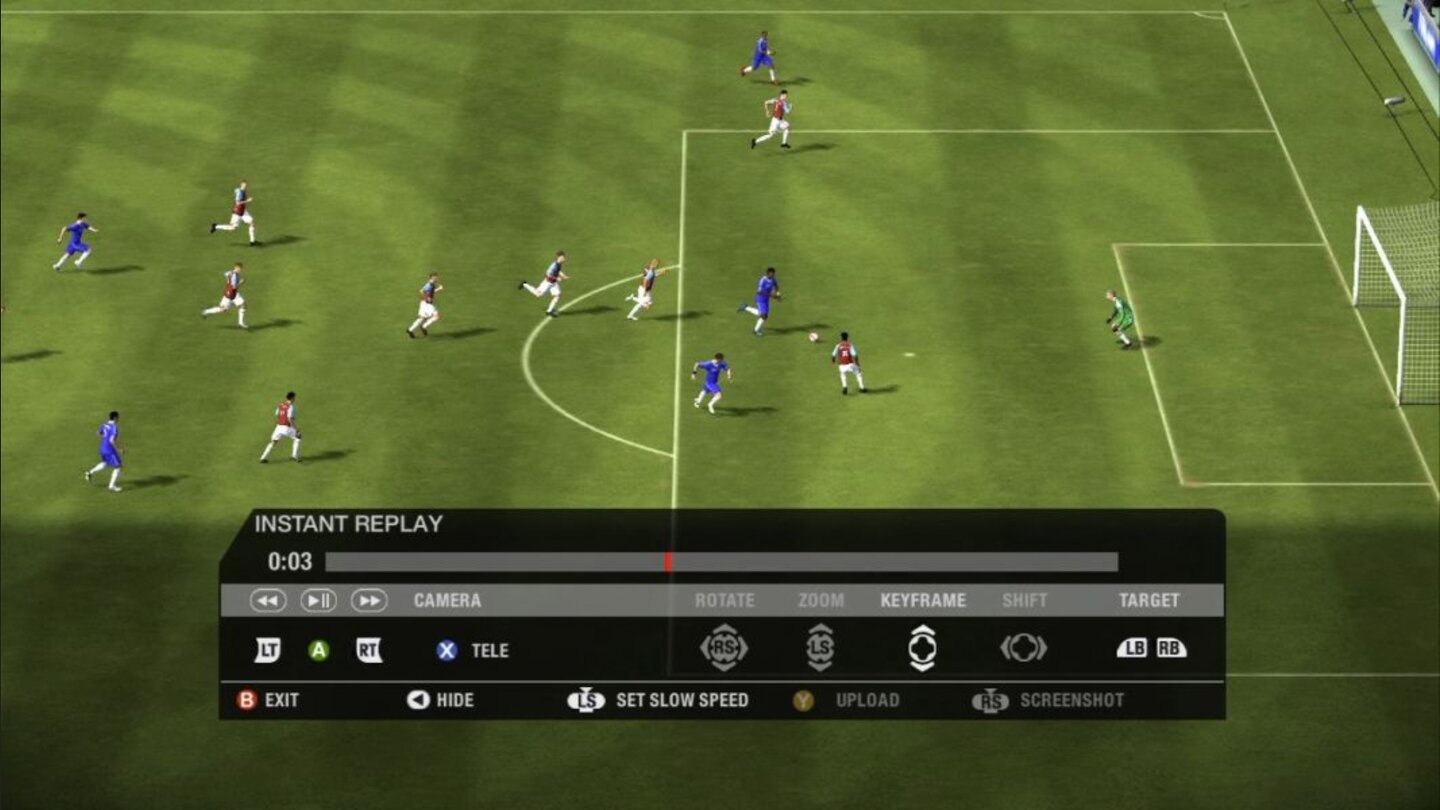
Task: Expand the Keyframe controls
Action: pos(922,600)
